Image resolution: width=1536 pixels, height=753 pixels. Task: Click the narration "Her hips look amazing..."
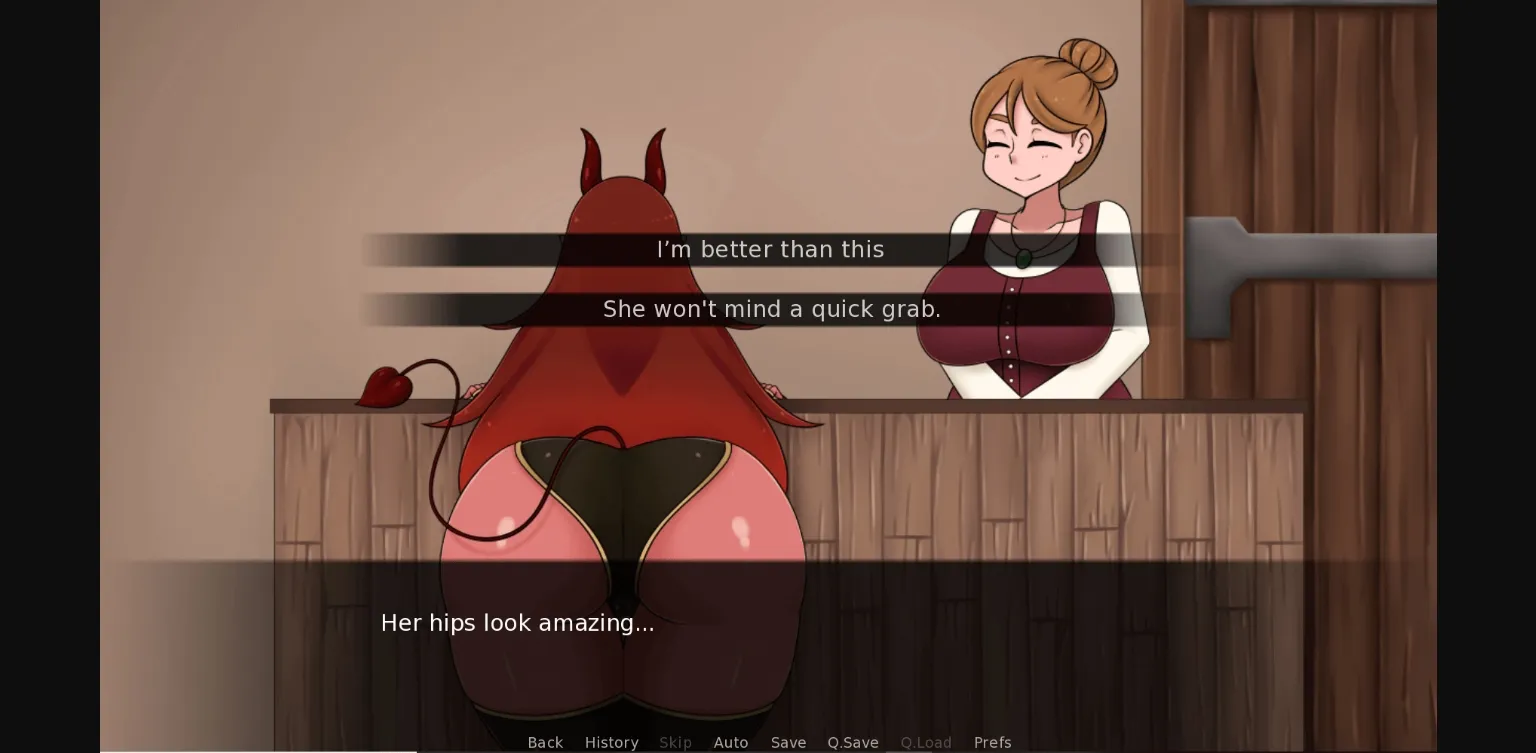(x=517, y=623)
